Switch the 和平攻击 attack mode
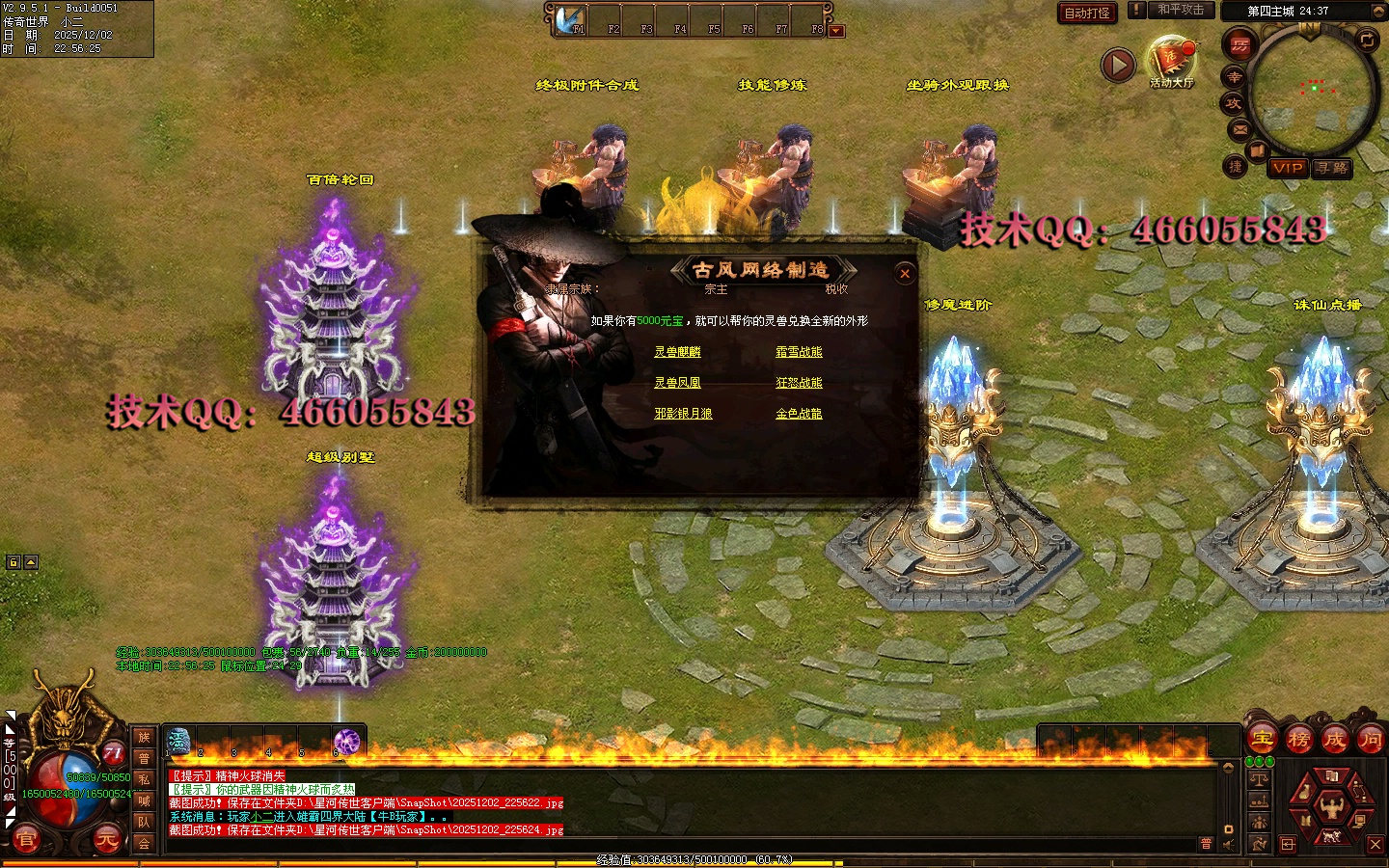Image resolution: width=1389 pixels, height=868 pixels. pos(1181,10)
